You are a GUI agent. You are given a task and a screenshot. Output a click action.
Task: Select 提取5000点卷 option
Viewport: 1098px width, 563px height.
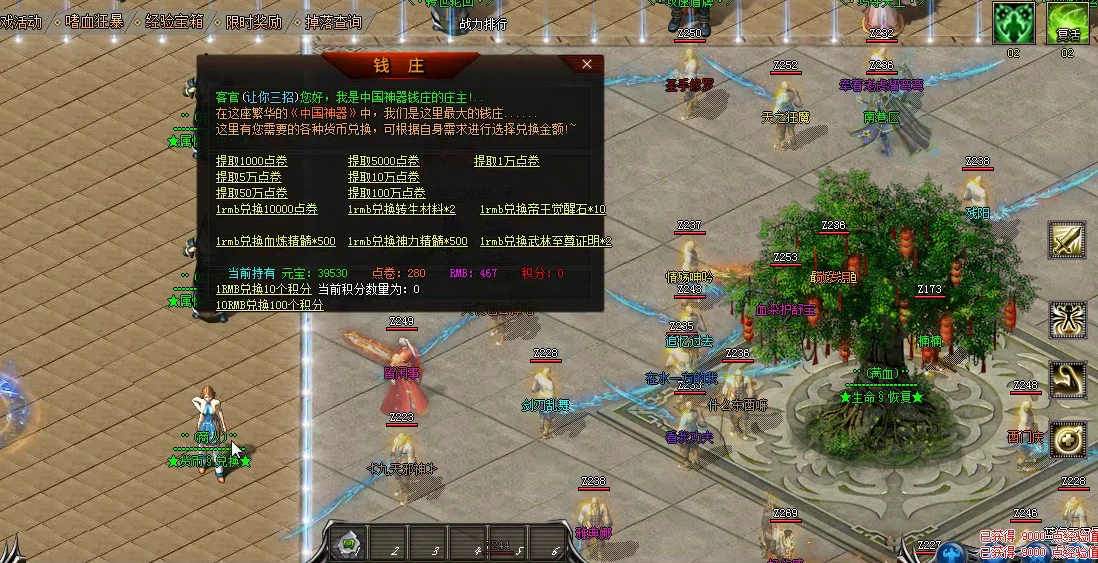(384, 162)
